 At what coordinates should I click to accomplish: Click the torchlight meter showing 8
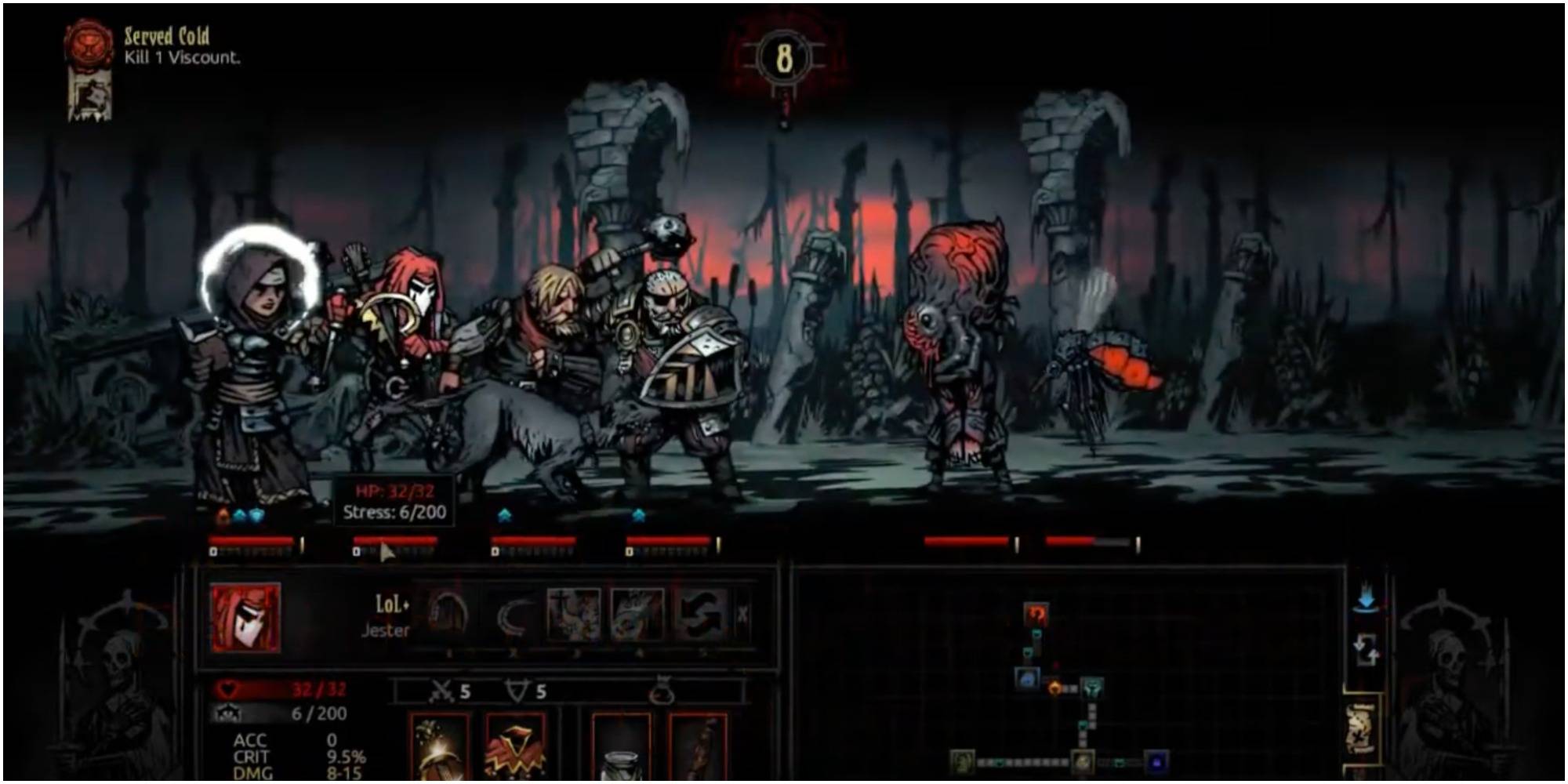coord(784,55)
